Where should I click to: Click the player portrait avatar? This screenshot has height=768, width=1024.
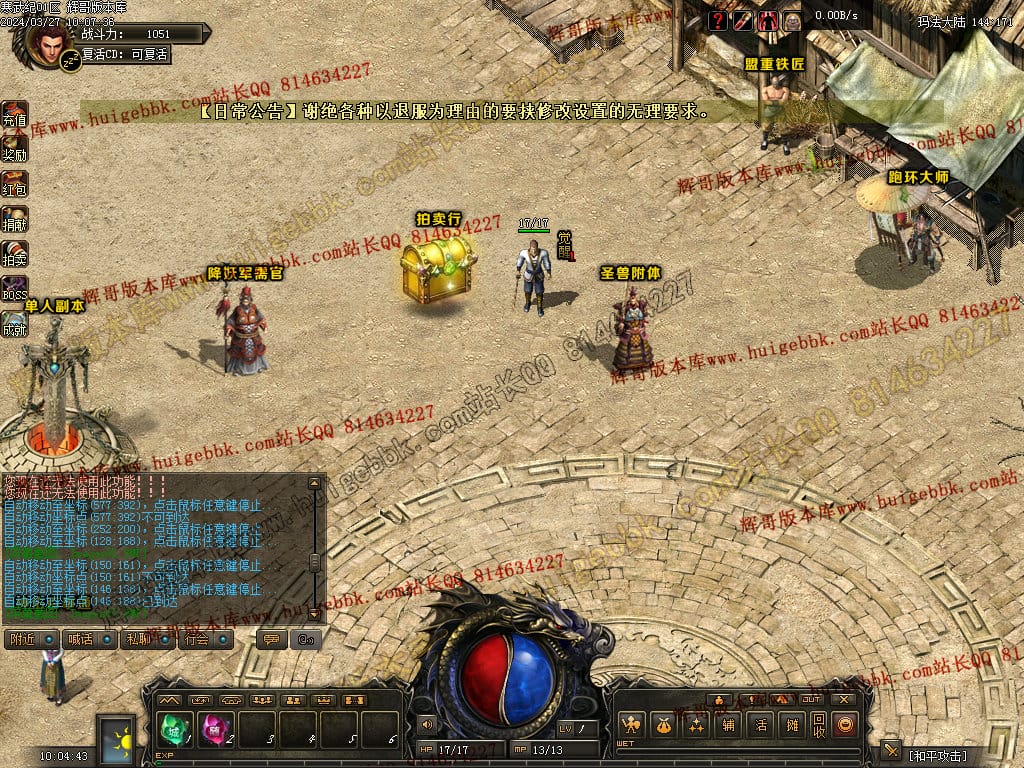click(47, 43)
